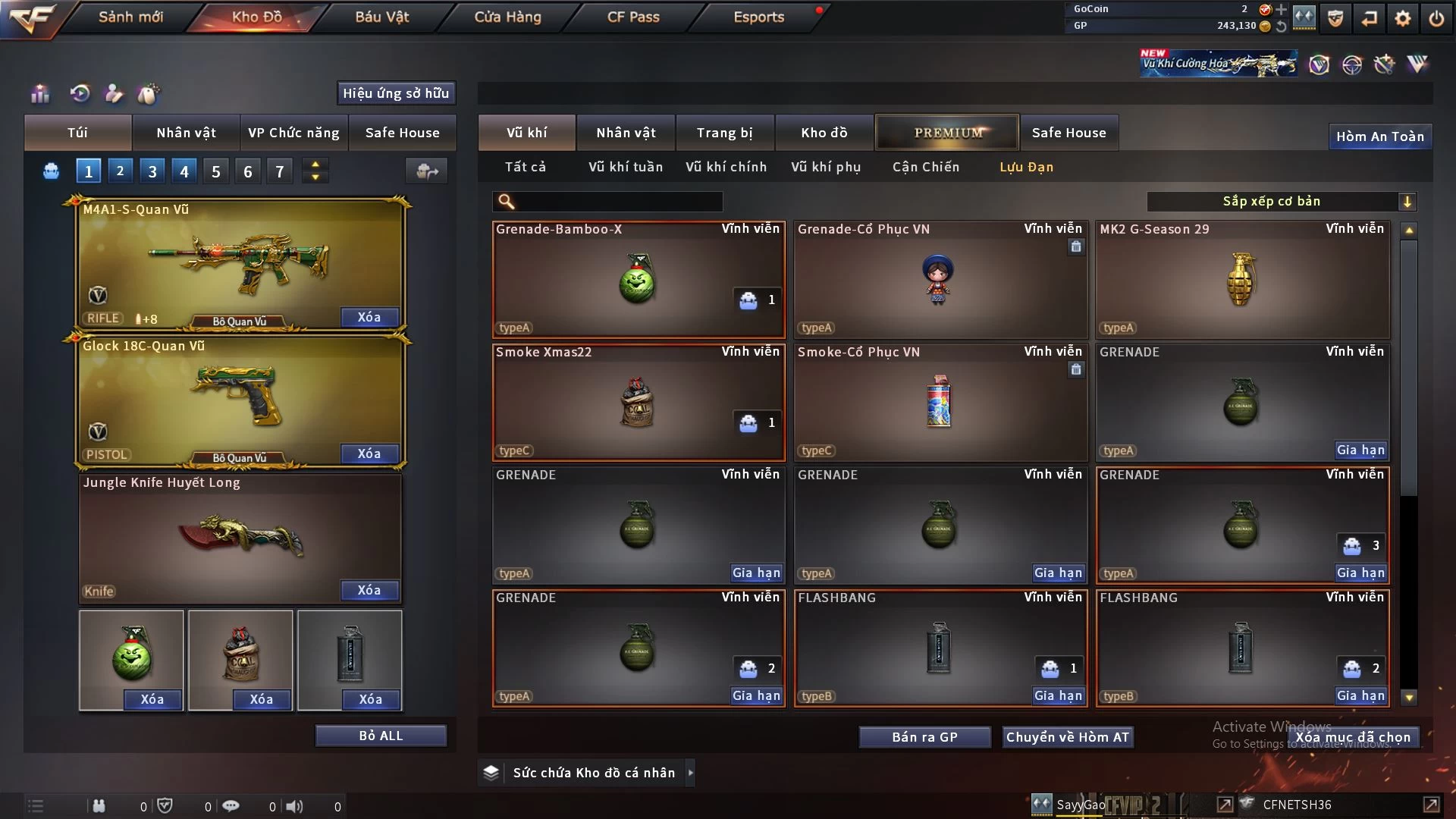Switch to the Nhân vật bag tab

pos(186,133)
